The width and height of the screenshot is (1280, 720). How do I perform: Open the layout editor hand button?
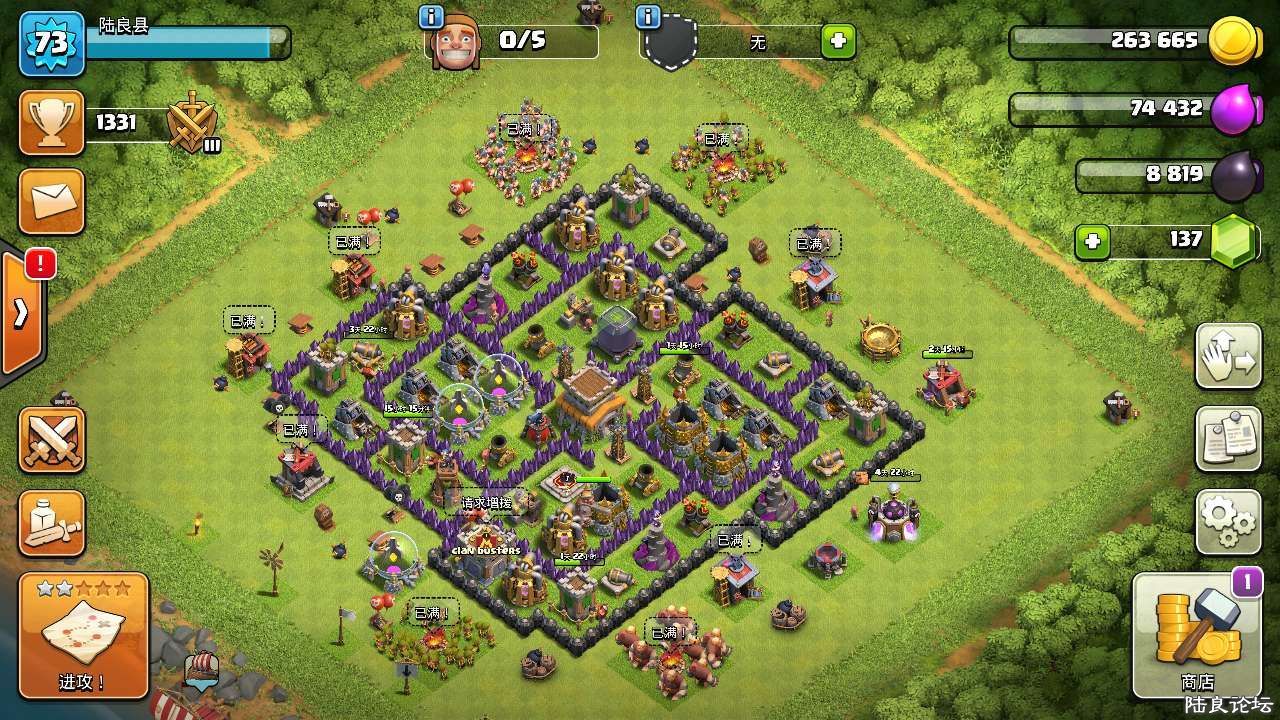click(x=1228, y=356)
